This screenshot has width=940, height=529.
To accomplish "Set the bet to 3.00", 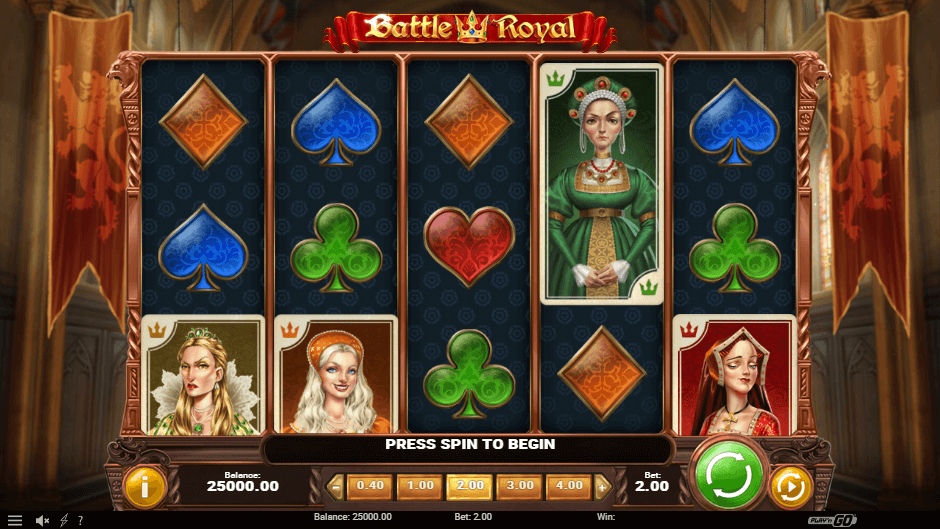I will pyautogui.click(x=519, y=486).
